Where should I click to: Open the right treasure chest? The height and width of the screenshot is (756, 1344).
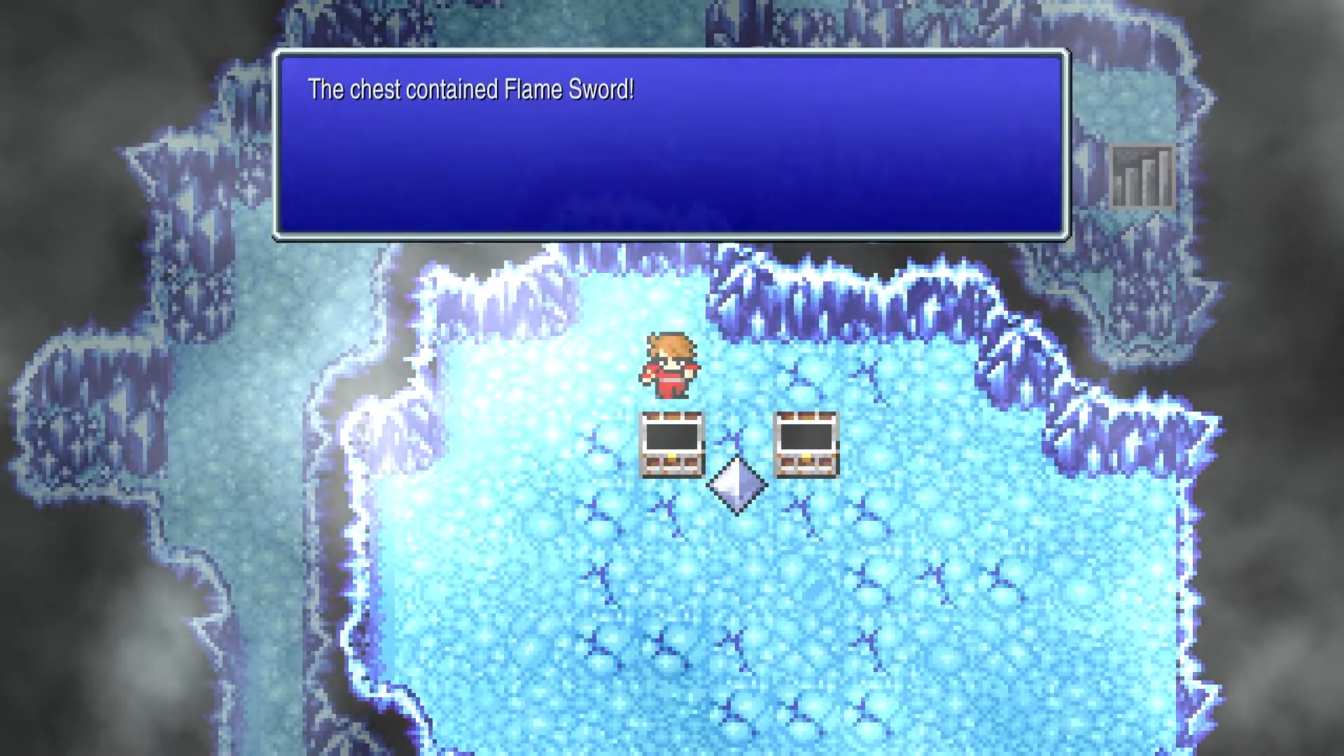pyautogui.click(x=806, y=443)
